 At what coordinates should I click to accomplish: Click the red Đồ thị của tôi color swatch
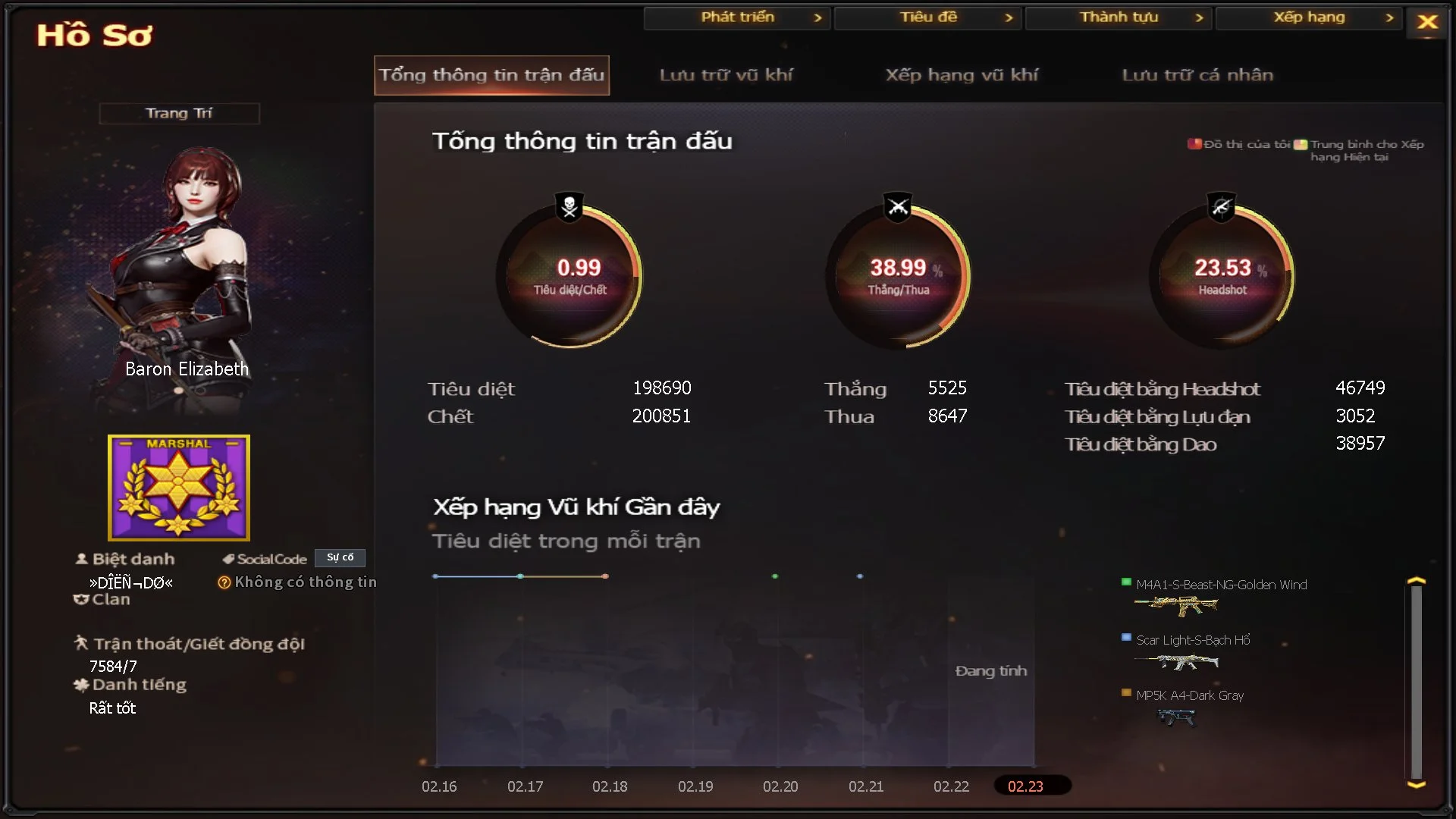(1194, 143)
